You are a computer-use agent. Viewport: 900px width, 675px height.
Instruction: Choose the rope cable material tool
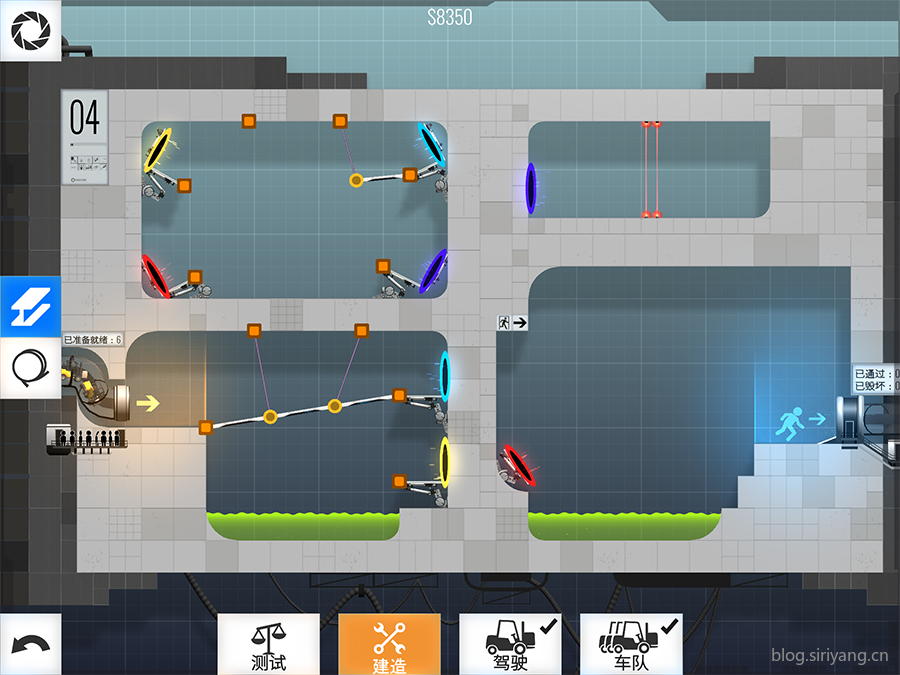[x=30, y=369]
